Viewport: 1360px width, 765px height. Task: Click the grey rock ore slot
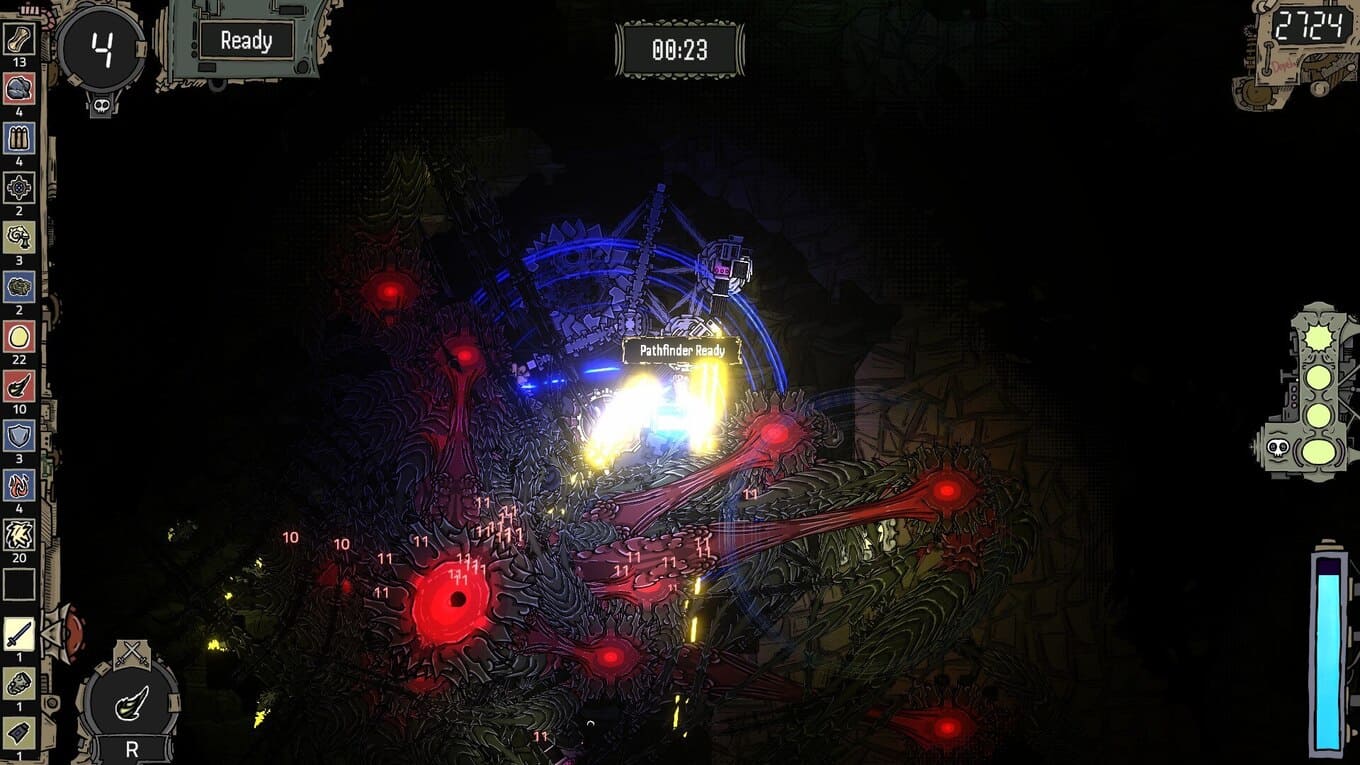pyautogui.click(x=19, y=89)
